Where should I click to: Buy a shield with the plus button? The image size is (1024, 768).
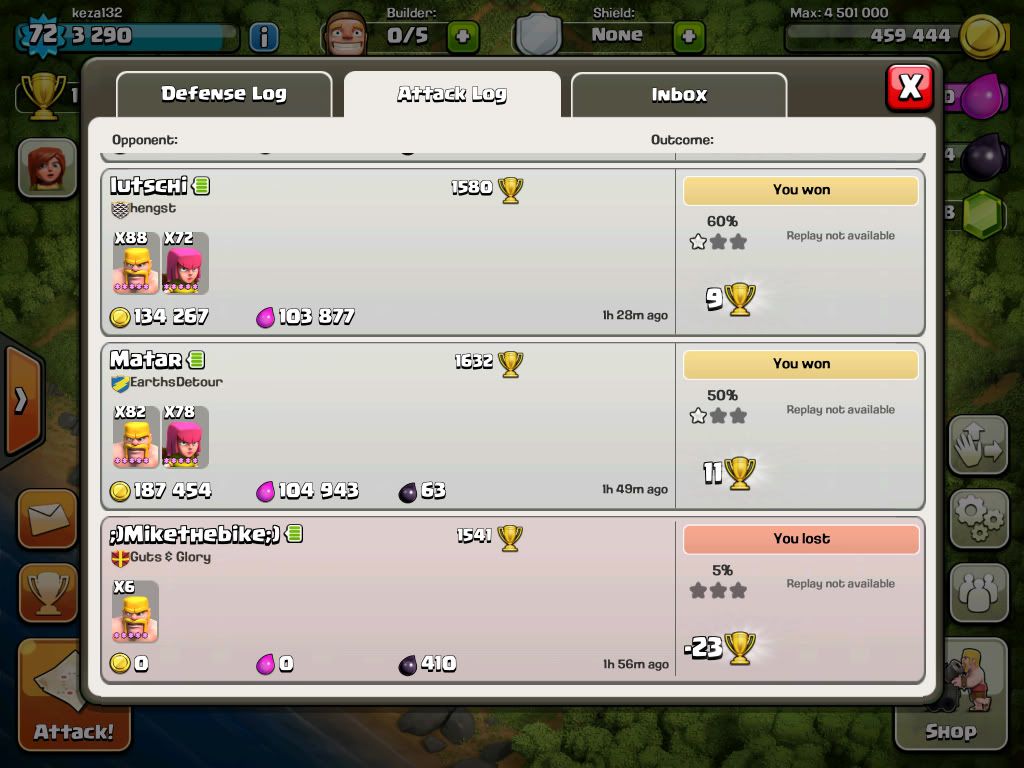[688, 38]
